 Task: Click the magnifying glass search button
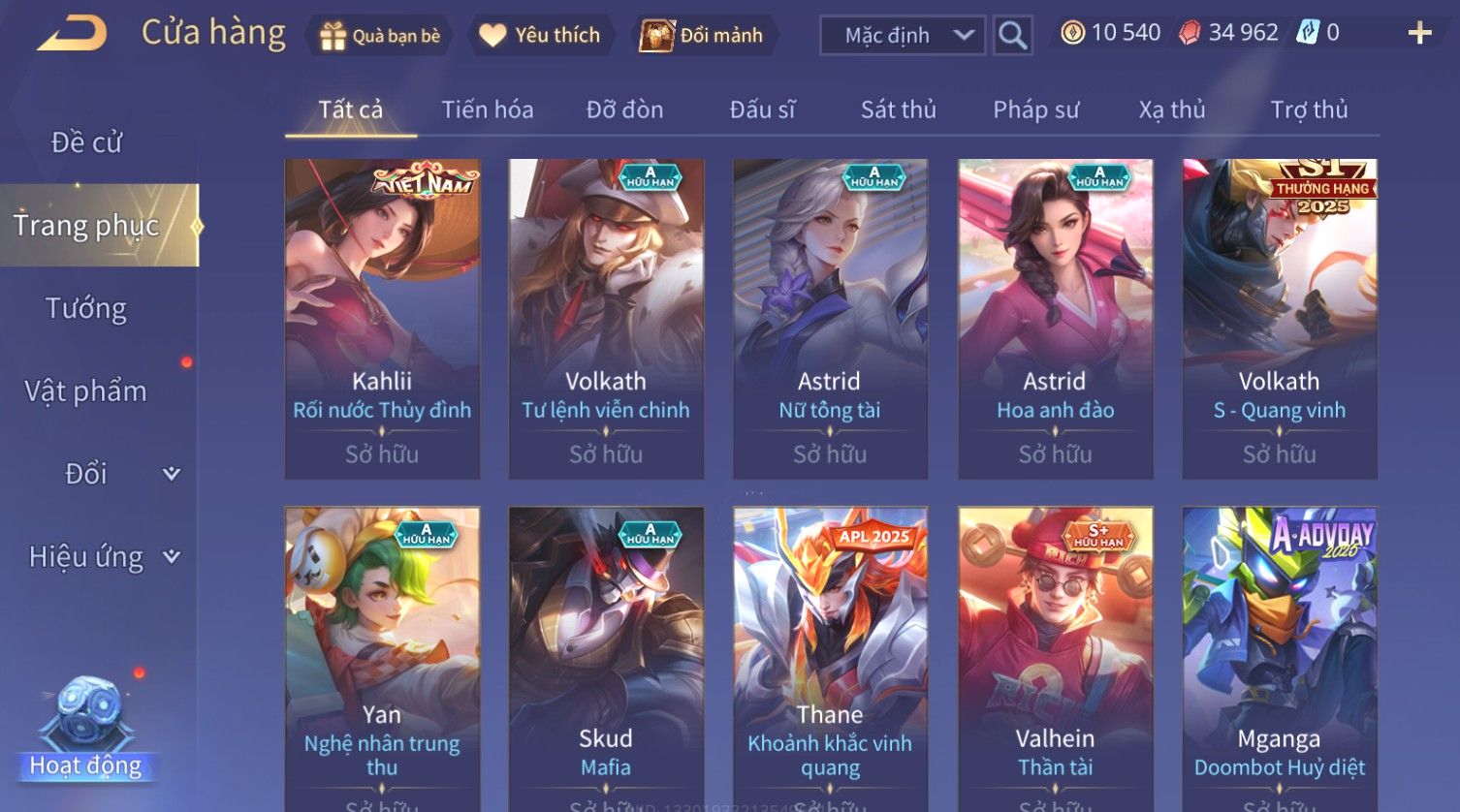coord(1012,36)
